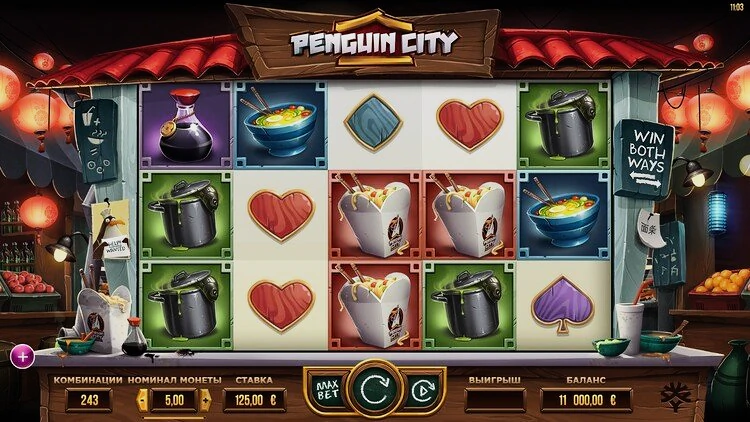Decrease the coin value
750x422 pixels.
pos(141,400)
